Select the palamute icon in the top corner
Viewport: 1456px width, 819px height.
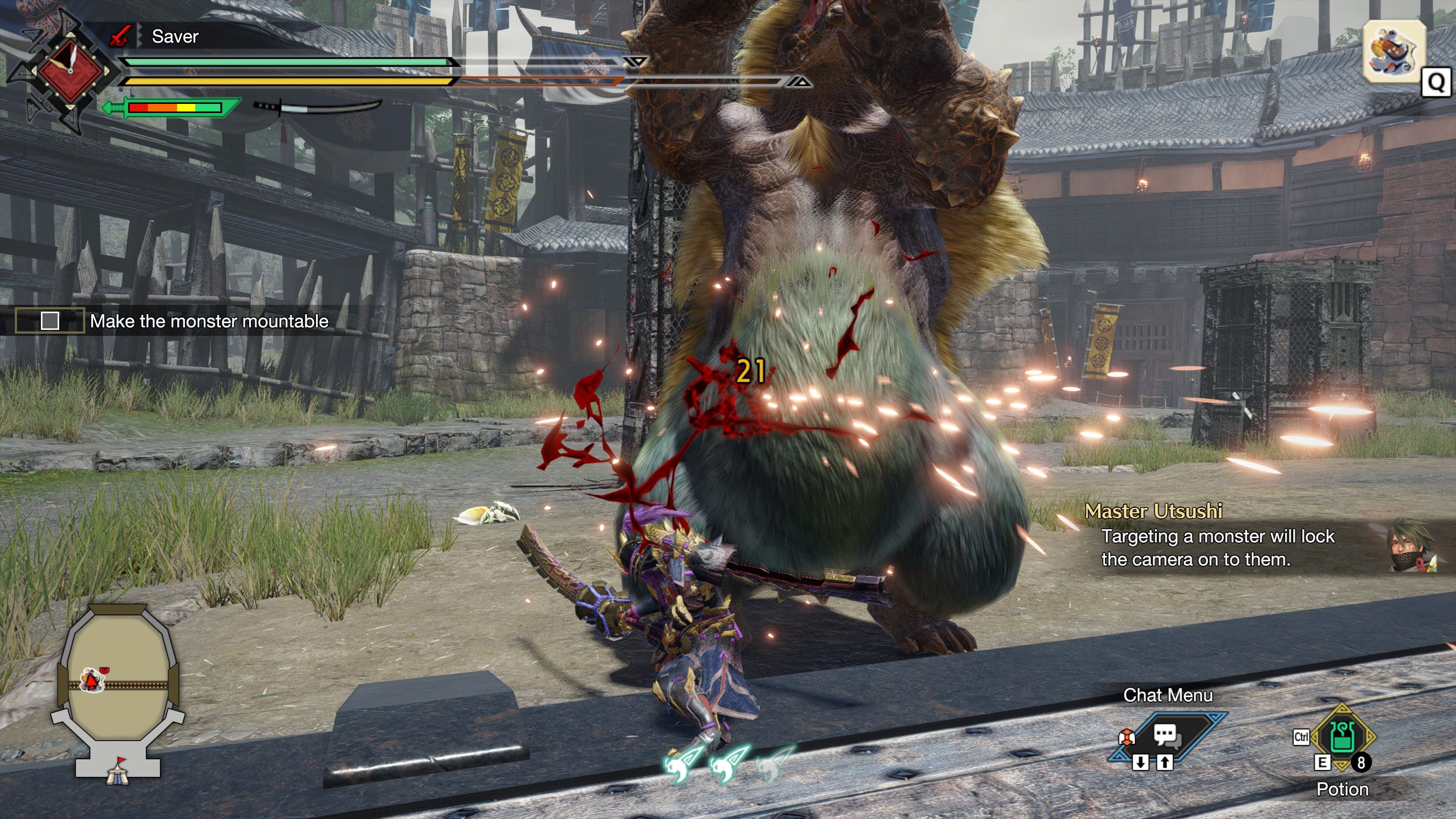pos(1393,52)
